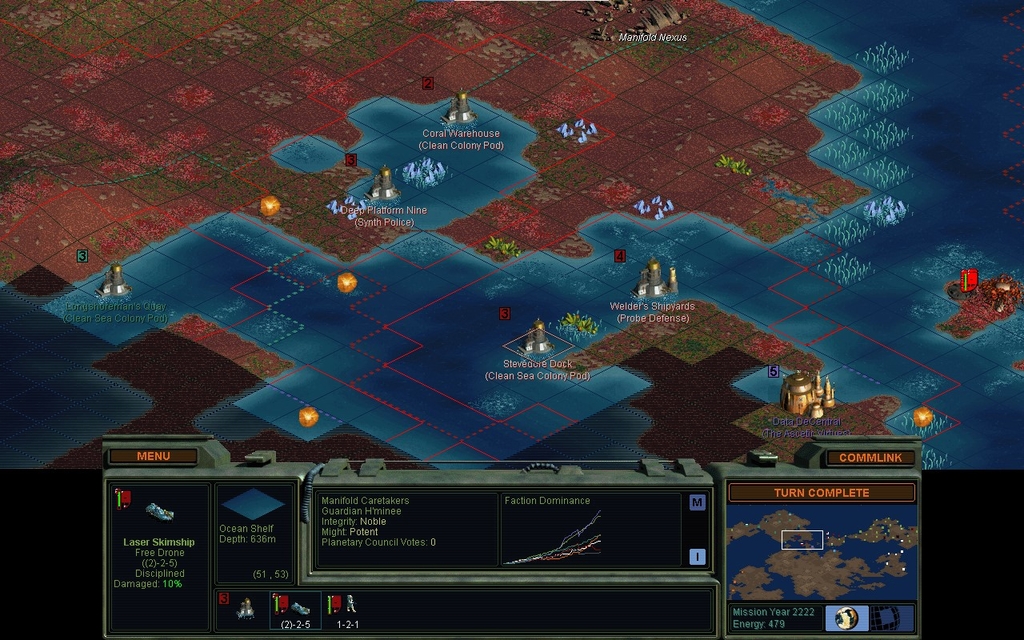This screenshot has width=1024, height=640.
Task: Choose the base icon in the unit stack
Action: 245,607
